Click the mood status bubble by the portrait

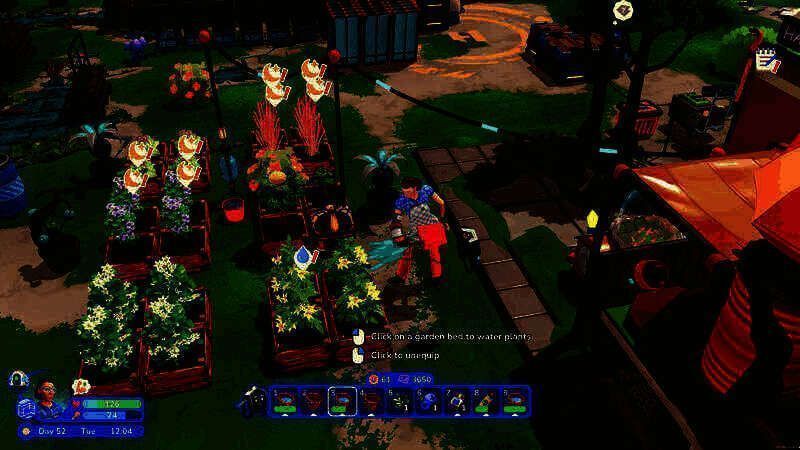(x=80, y=386)
